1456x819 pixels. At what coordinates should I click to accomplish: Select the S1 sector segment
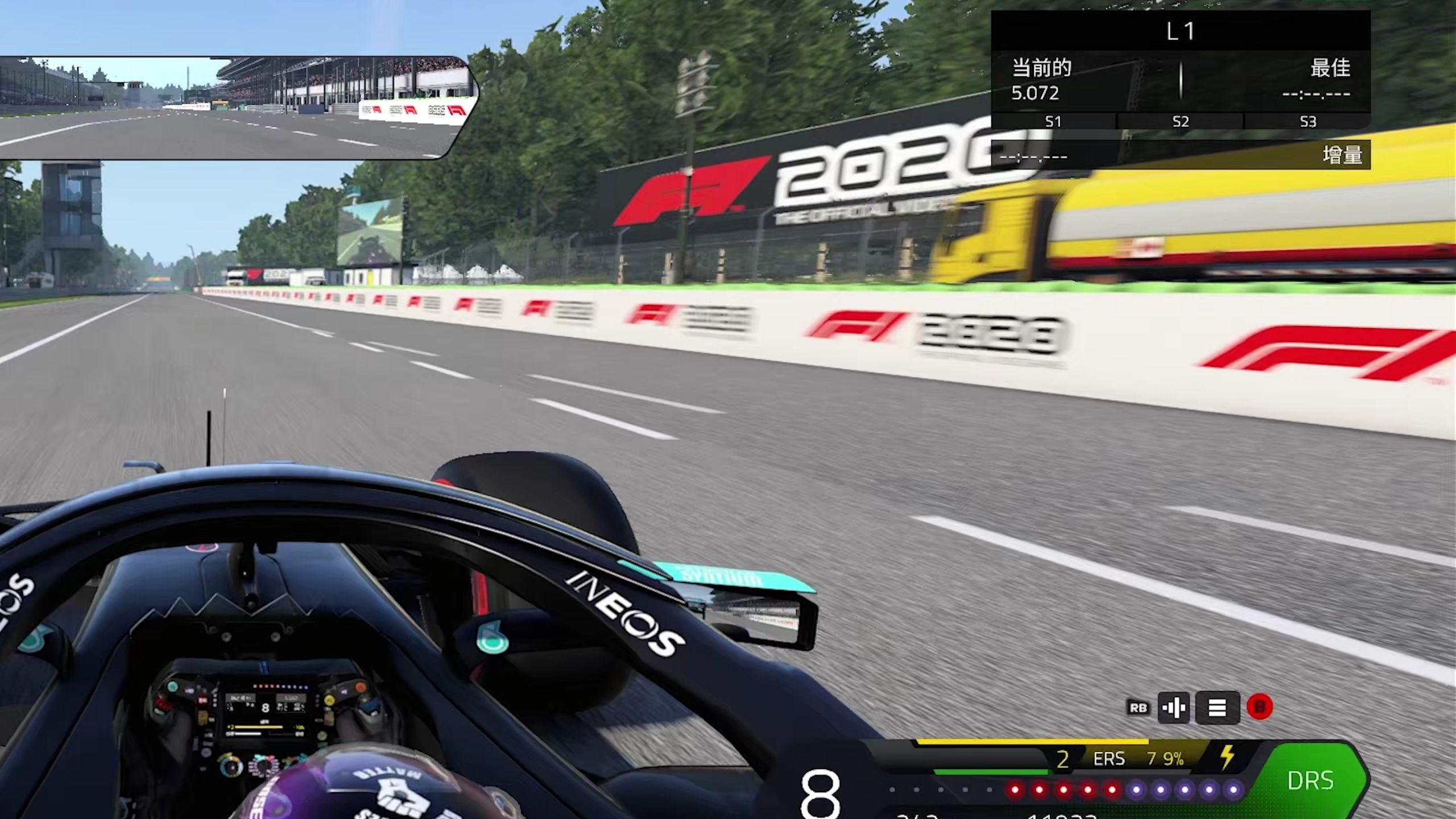click(x=1053, y=121)
